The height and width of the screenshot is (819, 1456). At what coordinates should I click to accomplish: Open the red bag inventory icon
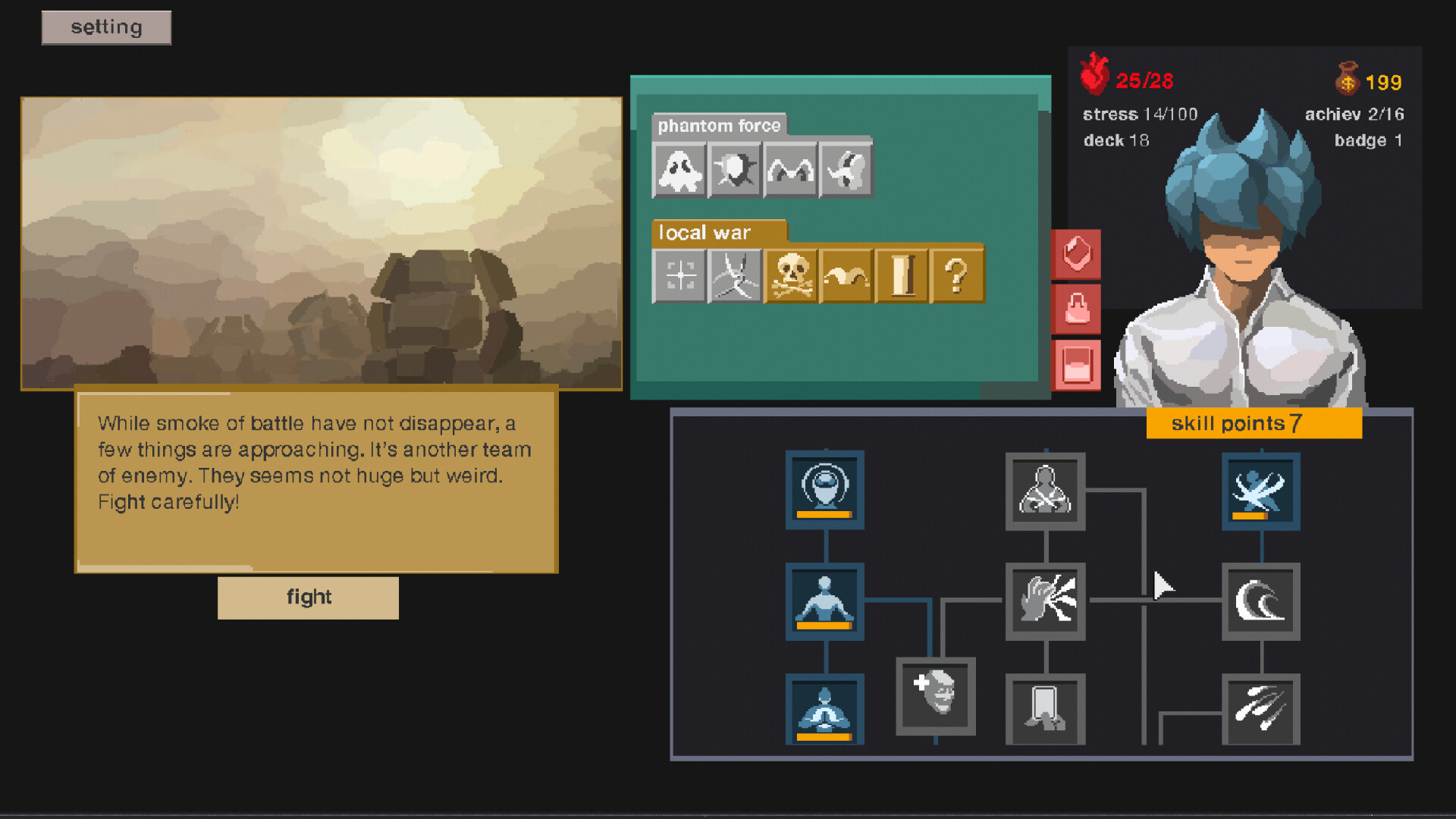point(1078,309)
